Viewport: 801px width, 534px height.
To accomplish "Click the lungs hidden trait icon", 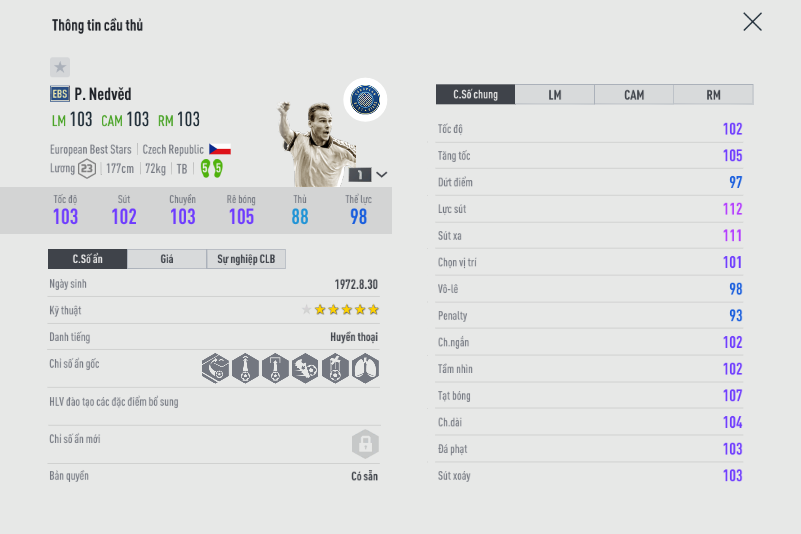I will (x=365, y=369).
